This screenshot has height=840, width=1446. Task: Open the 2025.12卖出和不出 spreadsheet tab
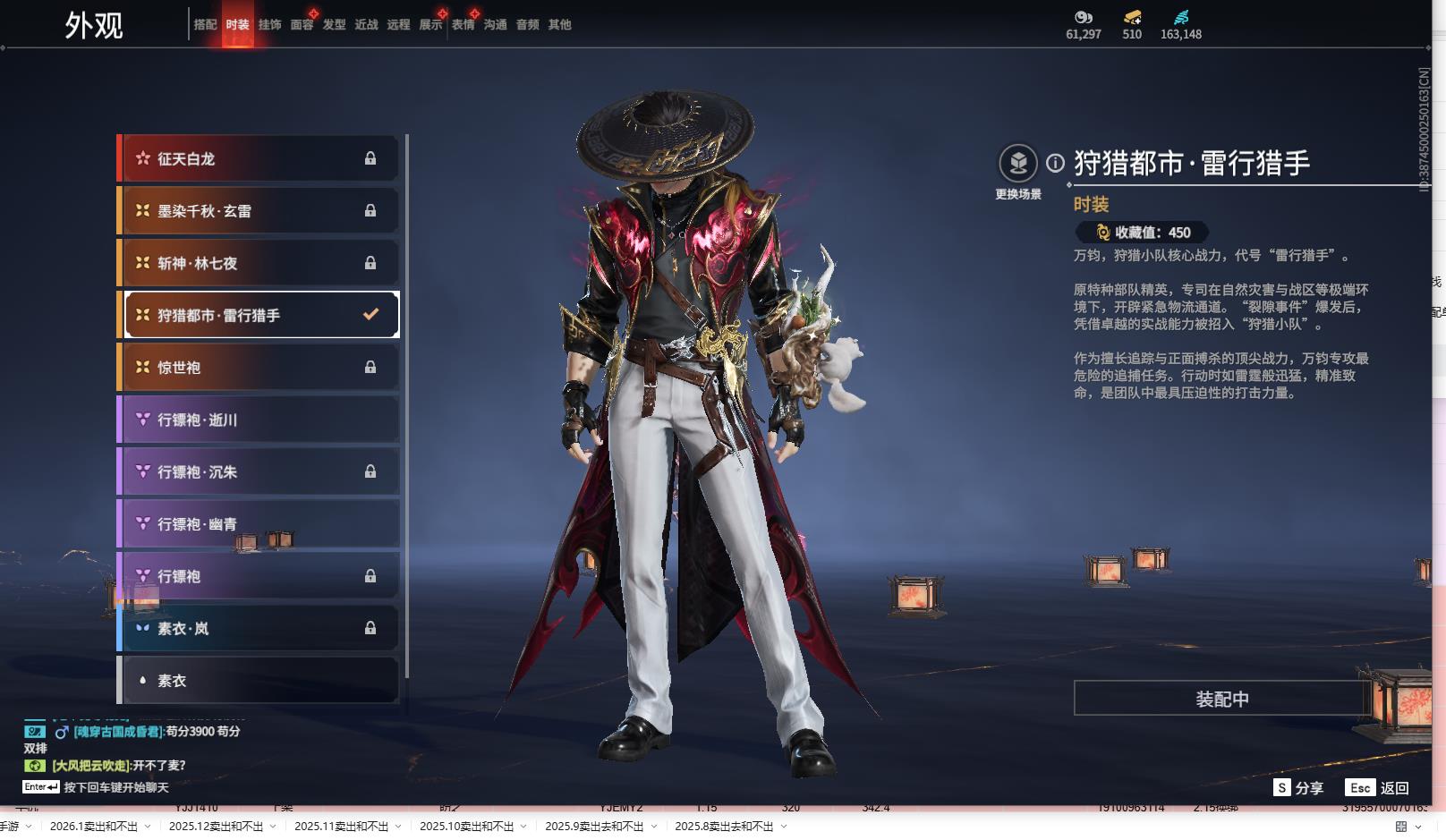point(216,827)
